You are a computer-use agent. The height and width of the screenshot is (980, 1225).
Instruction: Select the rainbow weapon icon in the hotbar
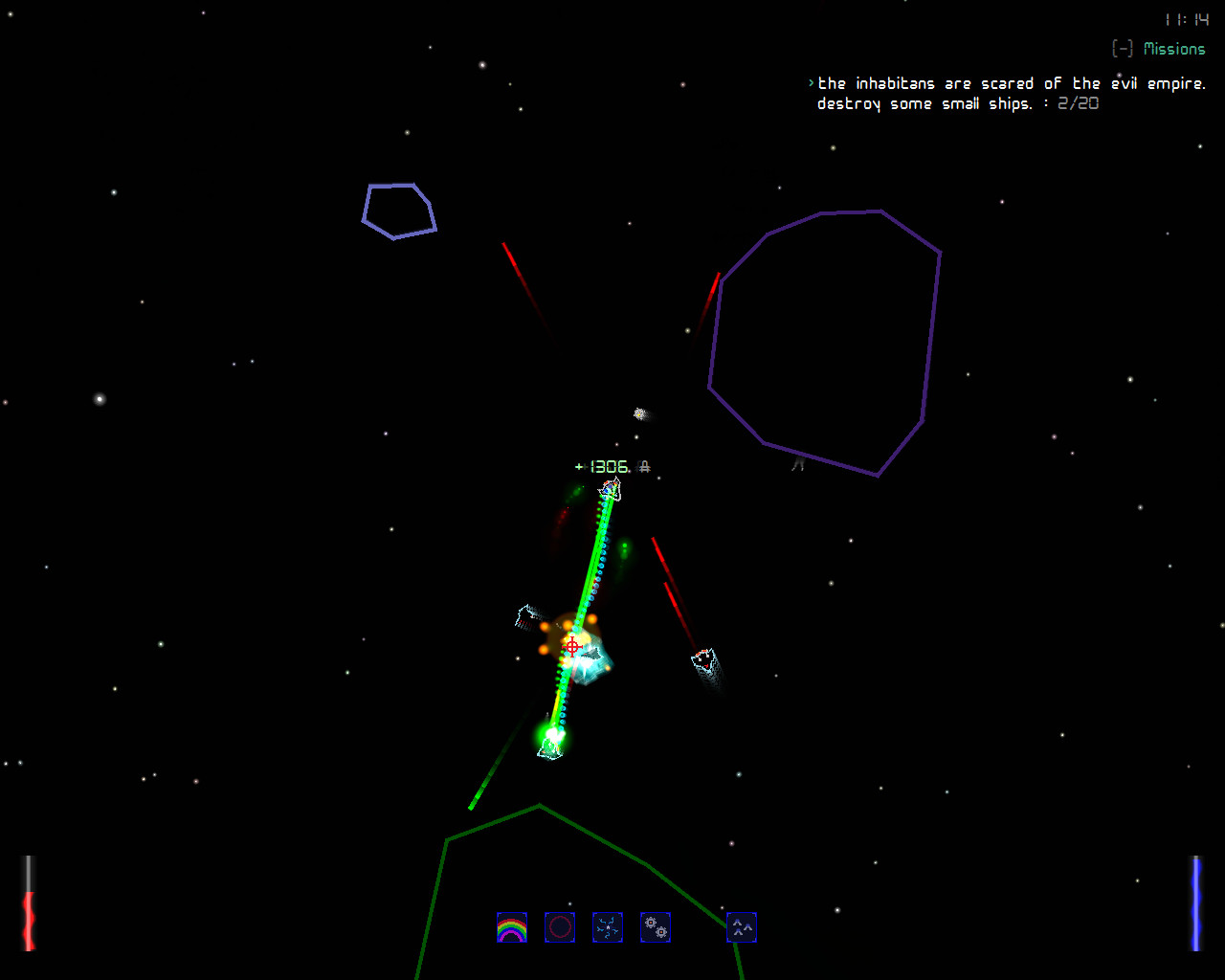[x=512, y=926]
